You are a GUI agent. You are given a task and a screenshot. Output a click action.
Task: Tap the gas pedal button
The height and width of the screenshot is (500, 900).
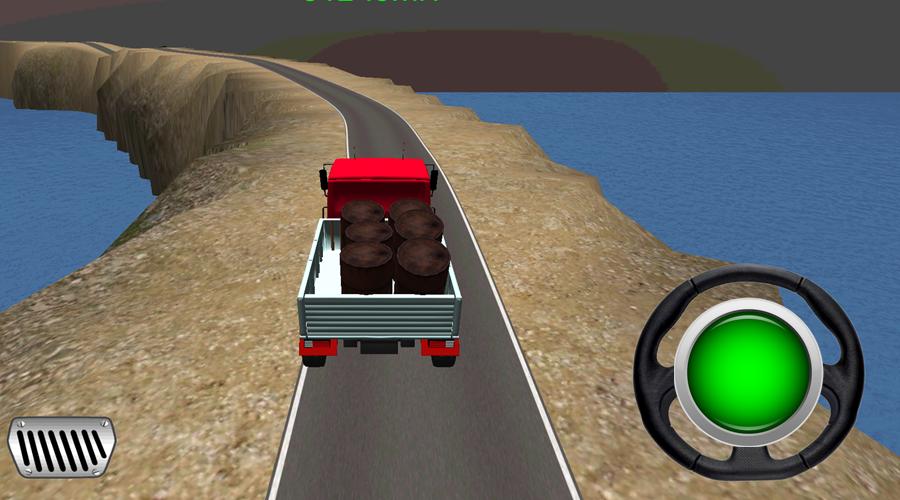pos(62,446)
